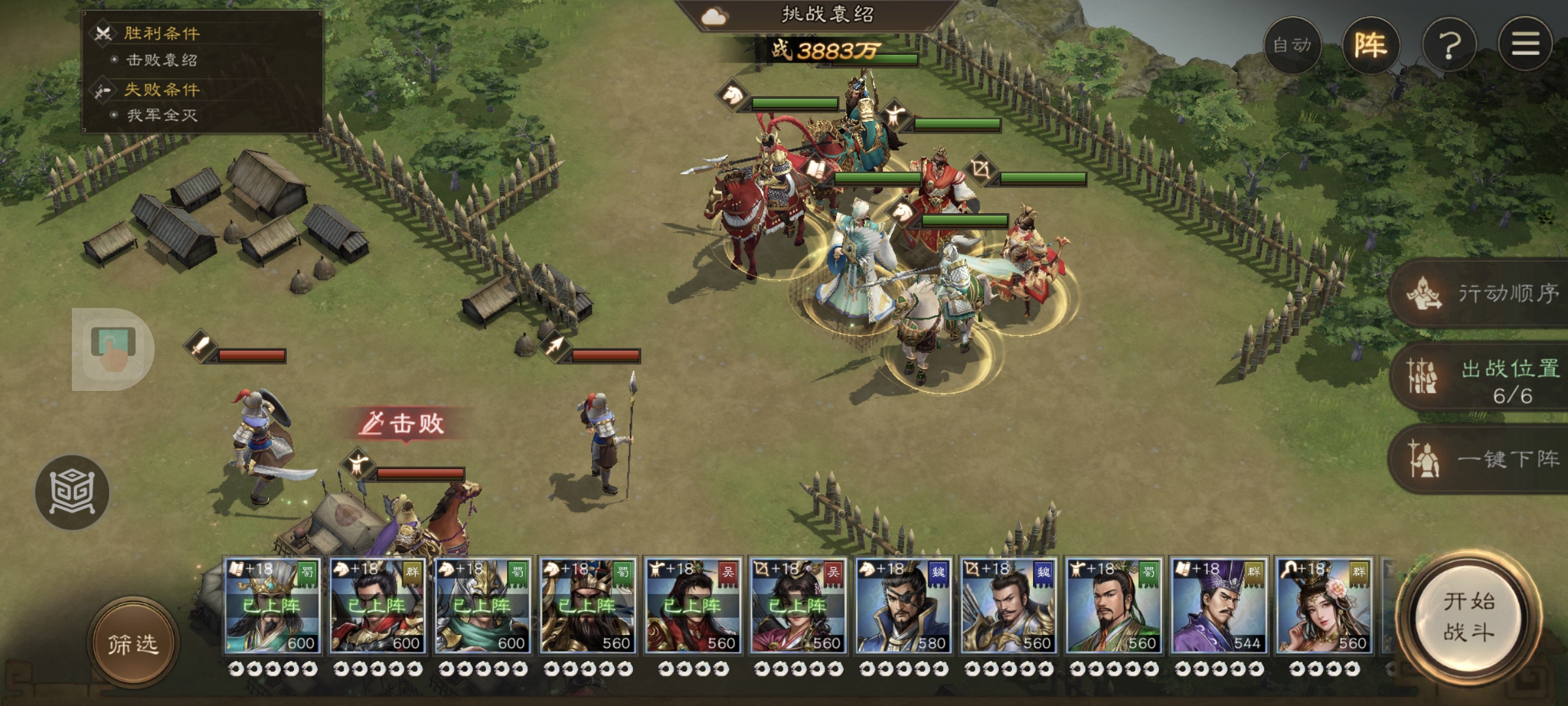Open the three-line hamburger menu

[x=1526, y=45]
